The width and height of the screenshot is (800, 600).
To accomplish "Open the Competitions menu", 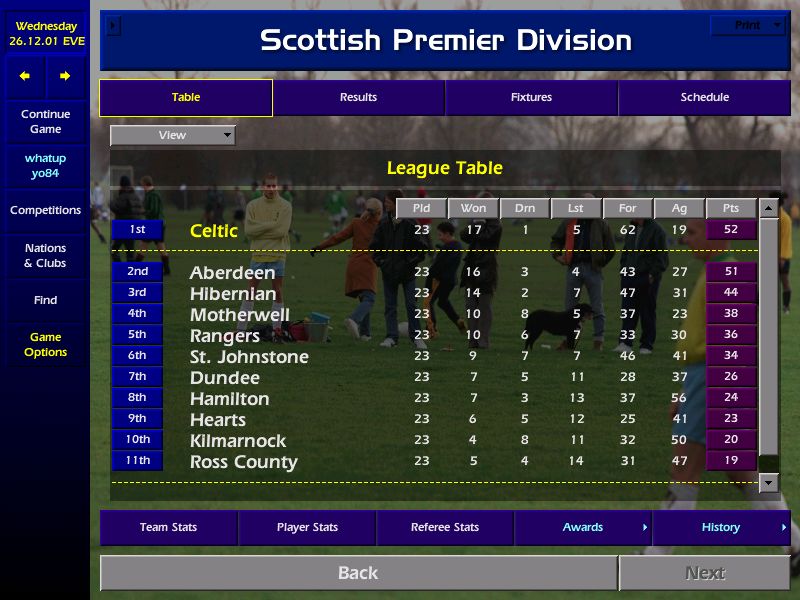I will 45,211.
